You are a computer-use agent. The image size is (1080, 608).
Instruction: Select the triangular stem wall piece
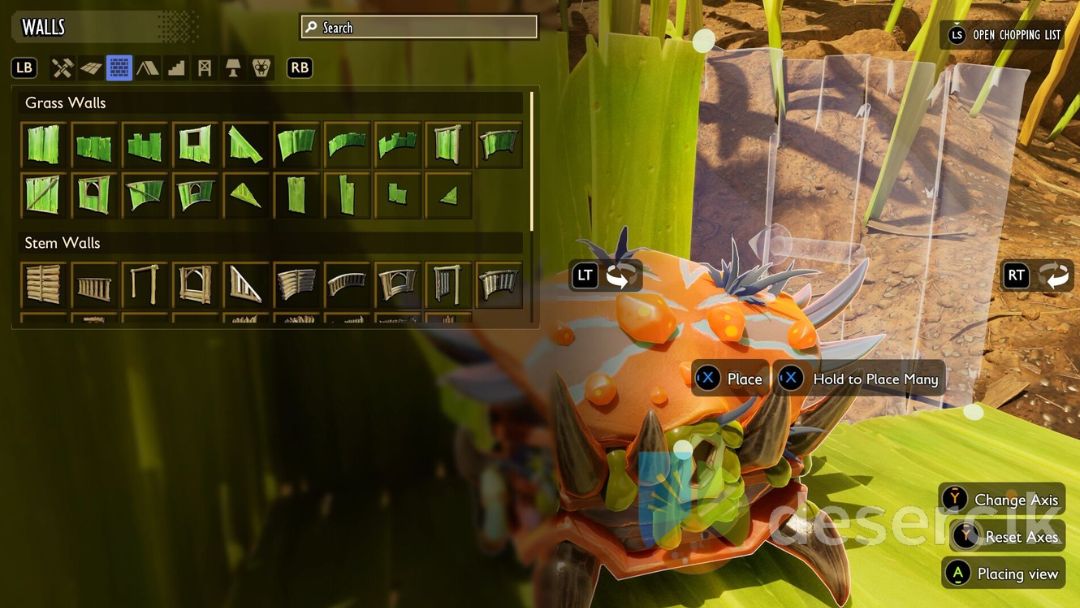tap(246, 285)
